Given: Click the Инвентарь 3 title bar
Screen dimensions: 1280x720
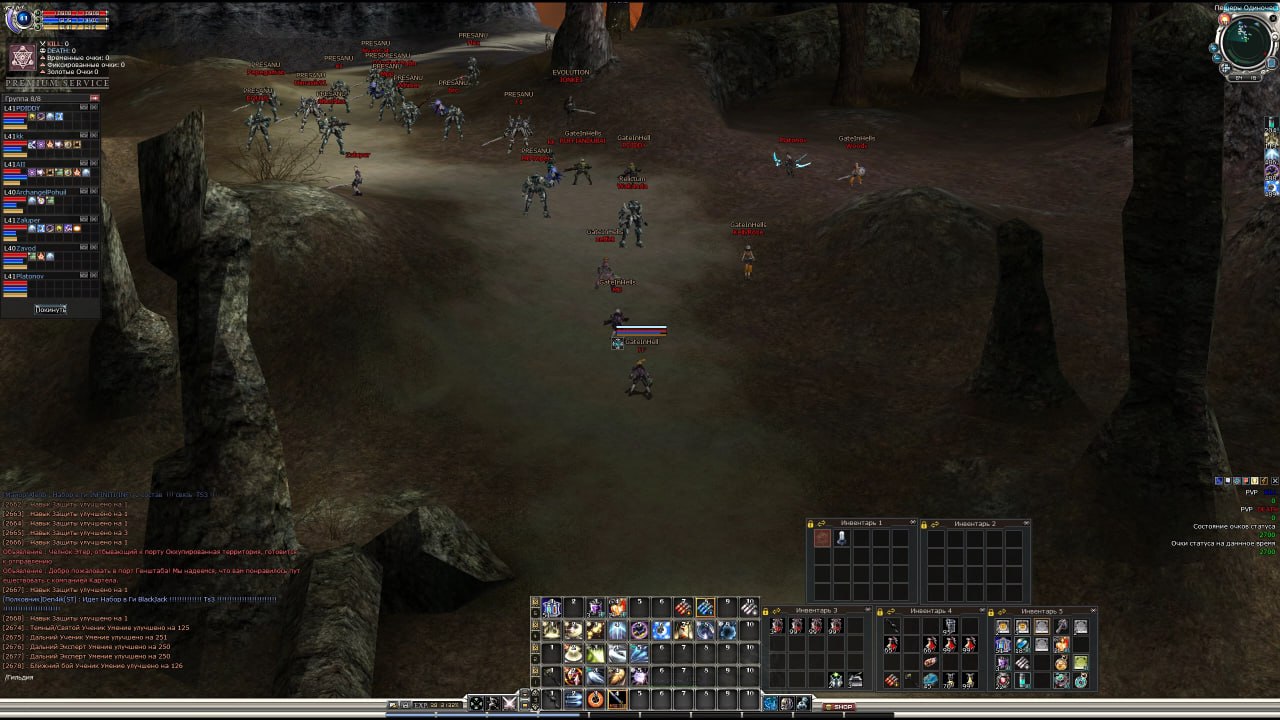Looking at the screenshot, I should [817, 610].
